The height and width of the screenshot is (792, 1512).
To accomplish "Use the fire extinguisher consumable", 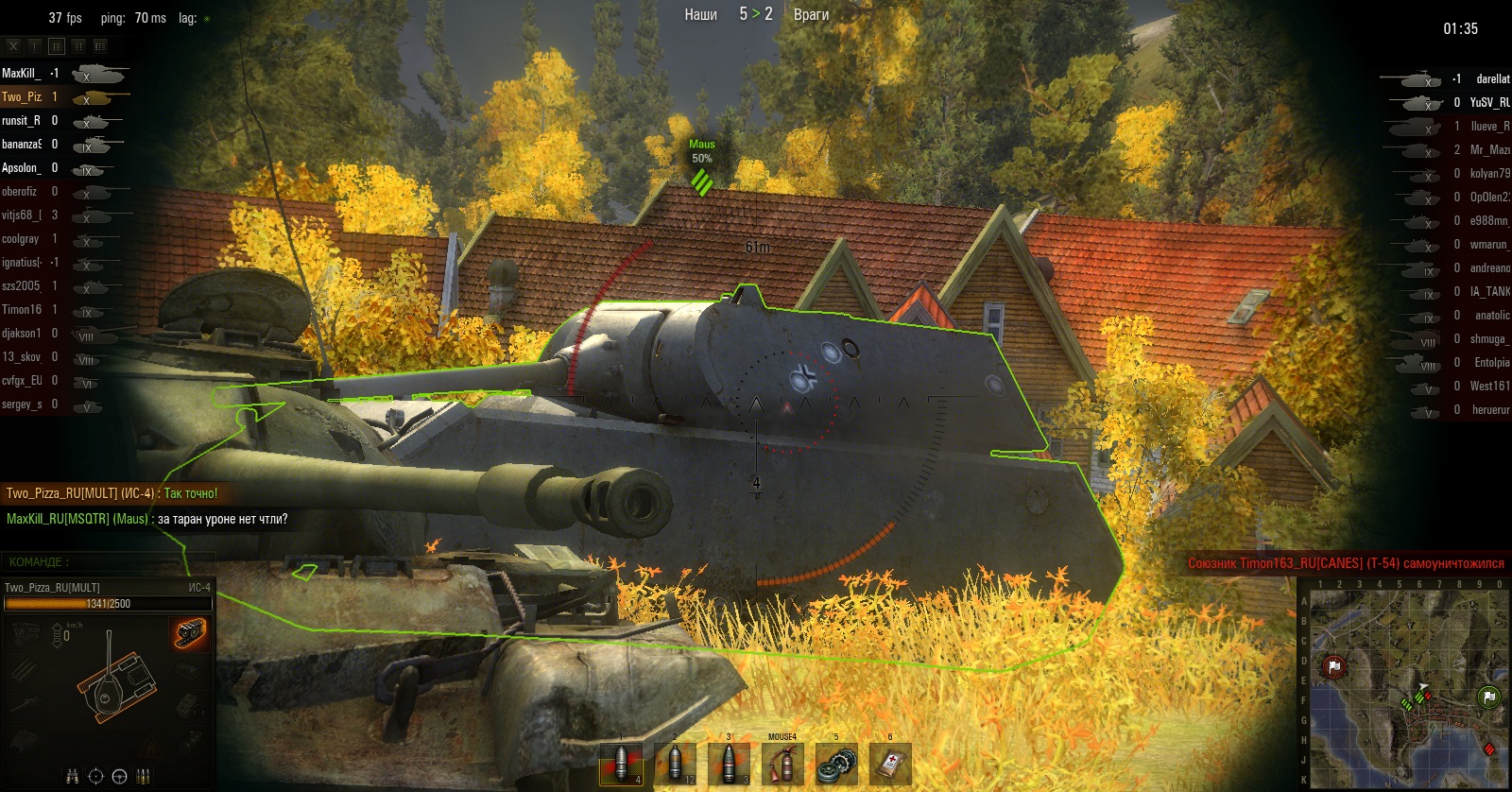I will coord(782,764).
